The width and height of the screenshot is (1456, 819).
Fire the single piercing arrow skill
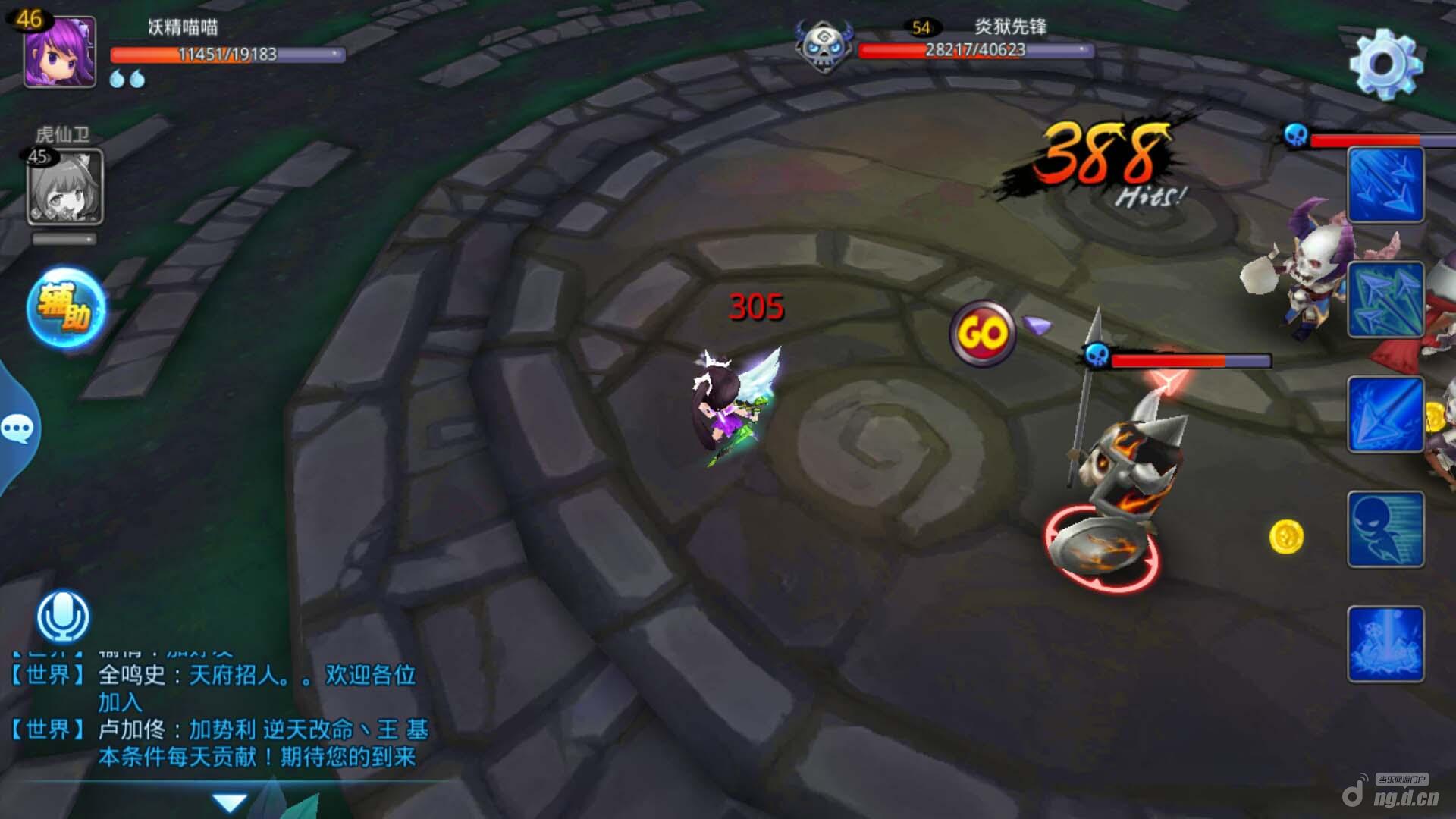1385,415
